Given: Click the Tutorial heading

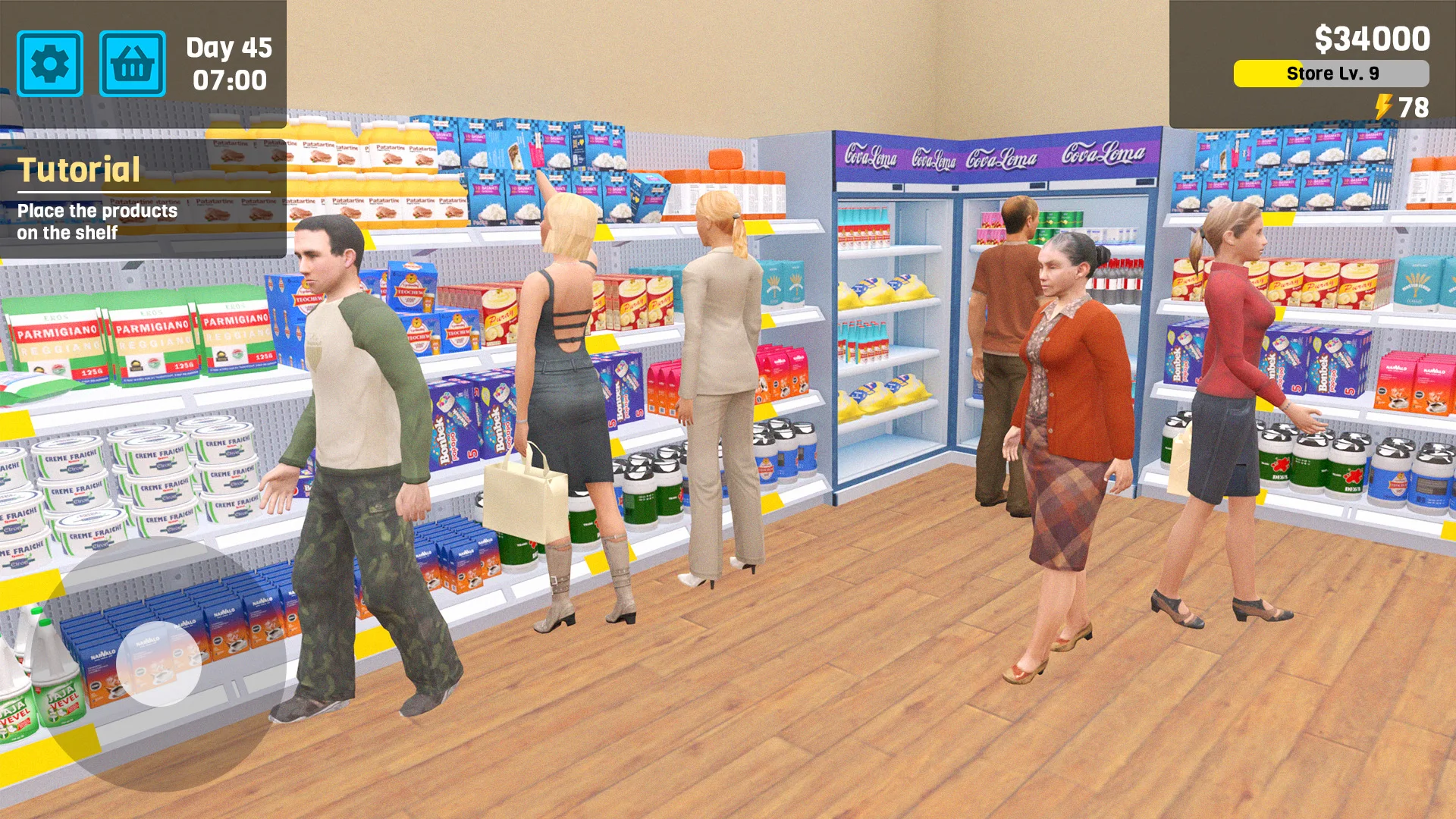Looking at the screenshot, I should point(80,168).
